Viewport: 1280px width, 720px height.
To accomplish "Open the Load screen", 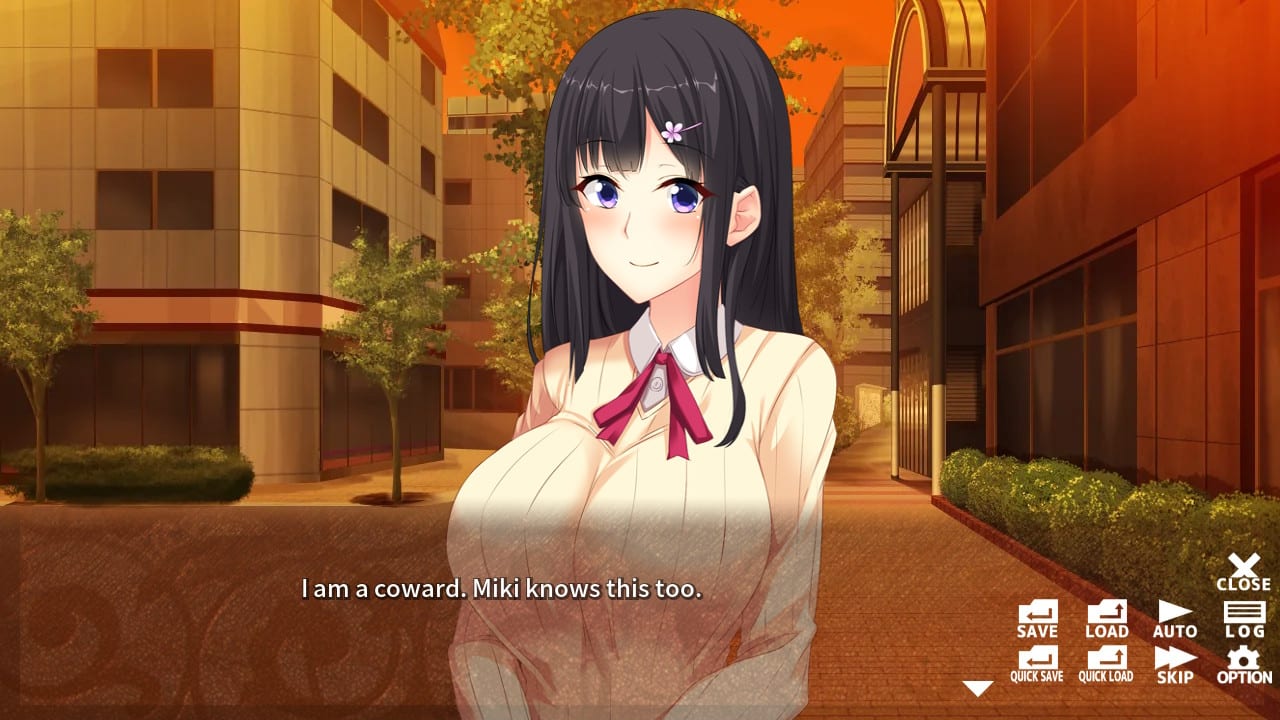I will (x=1105, y=618).
